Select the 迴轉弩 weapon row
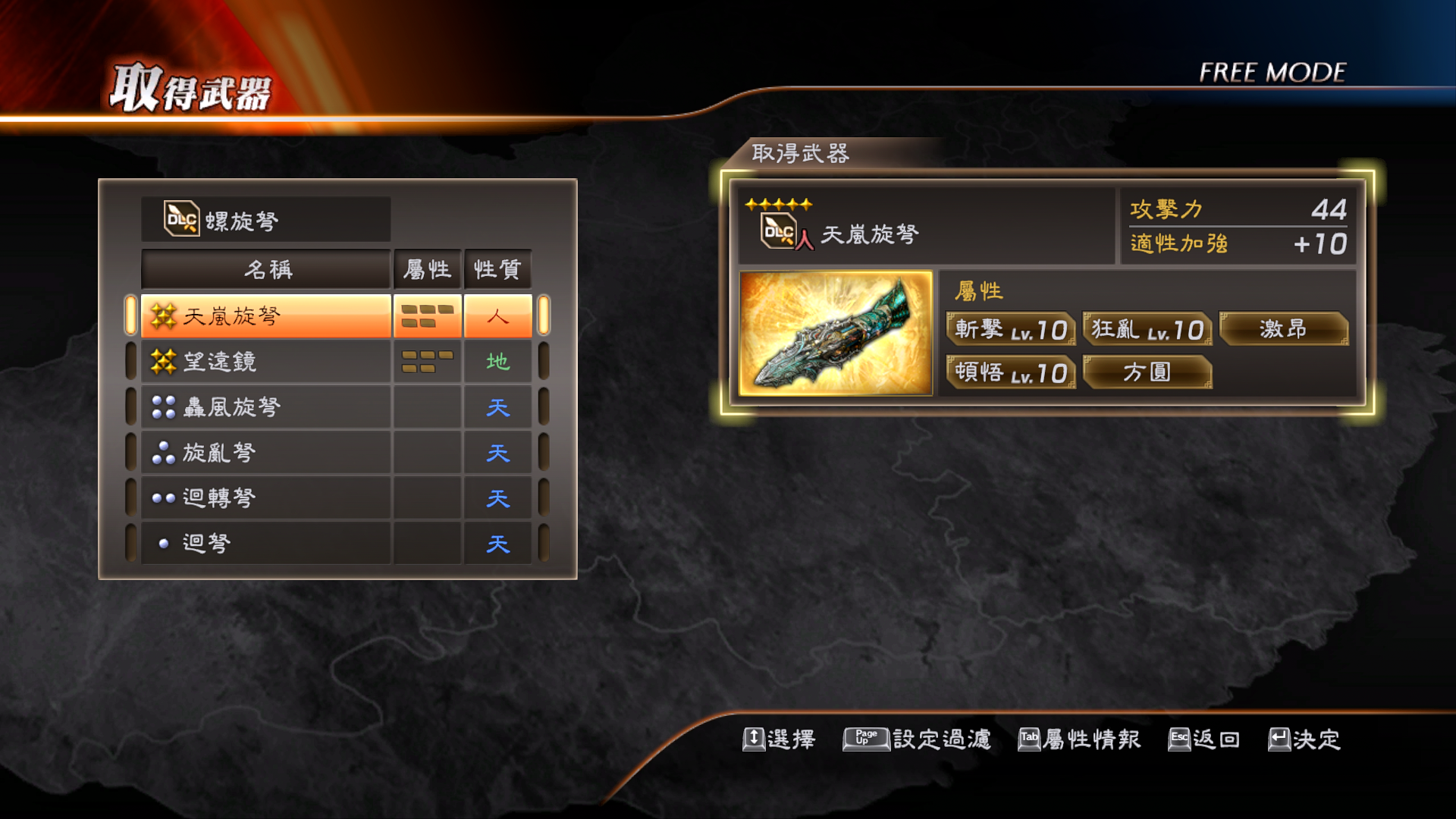The image size is (1456, 819). [265, 498]
